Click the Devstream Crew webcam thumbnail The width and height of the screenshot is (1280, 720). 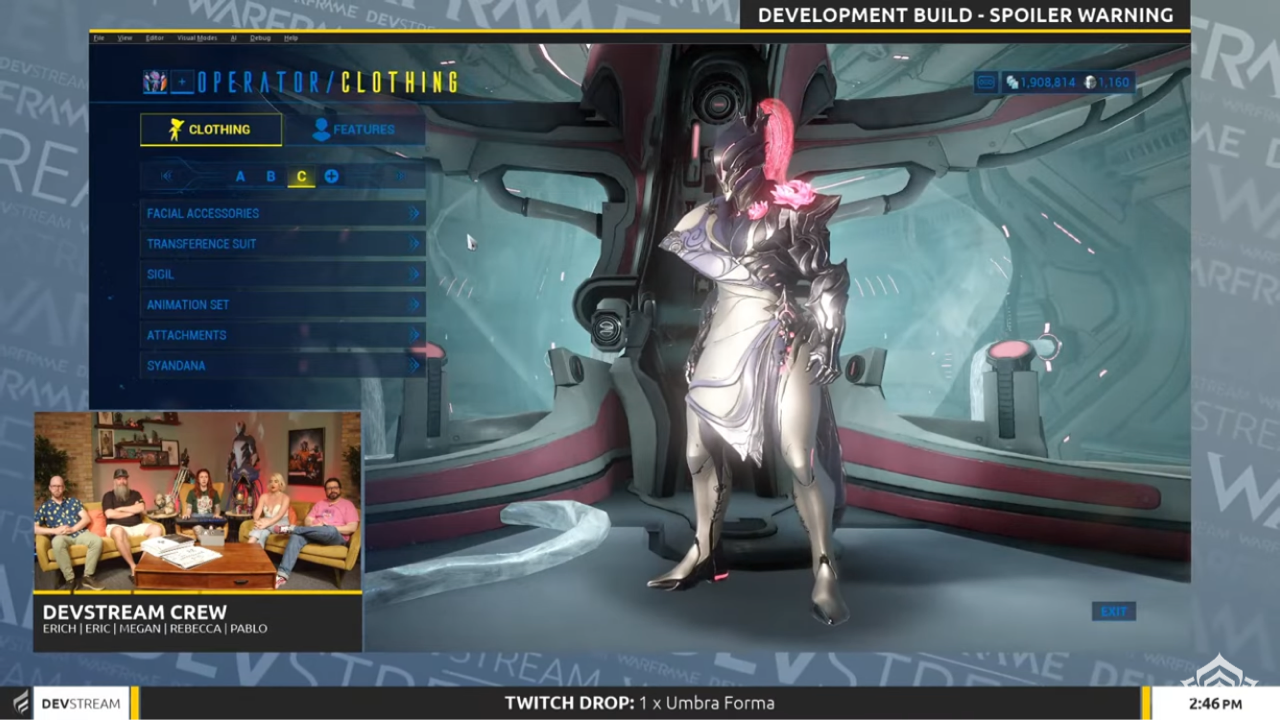click(x=197, y=500)
